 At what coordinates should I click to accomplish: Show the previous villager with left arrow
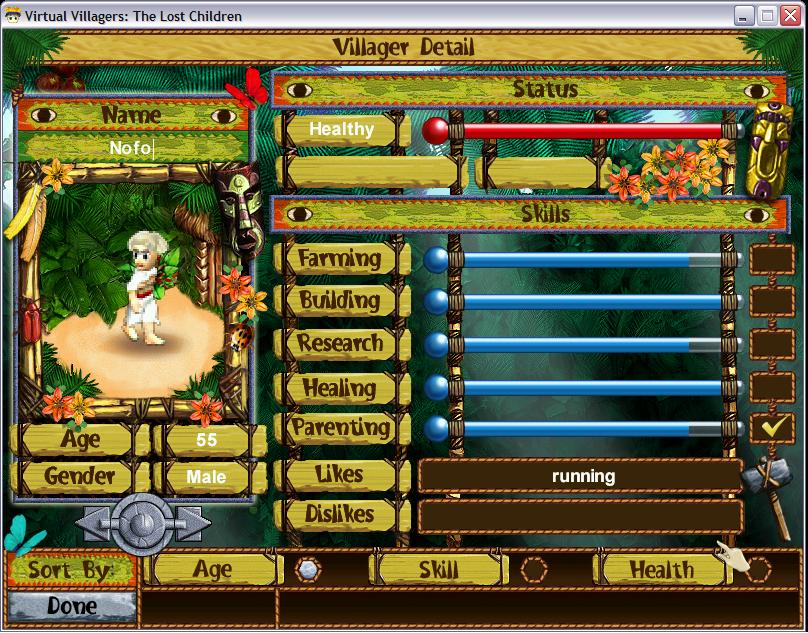(x=94, y=523)
